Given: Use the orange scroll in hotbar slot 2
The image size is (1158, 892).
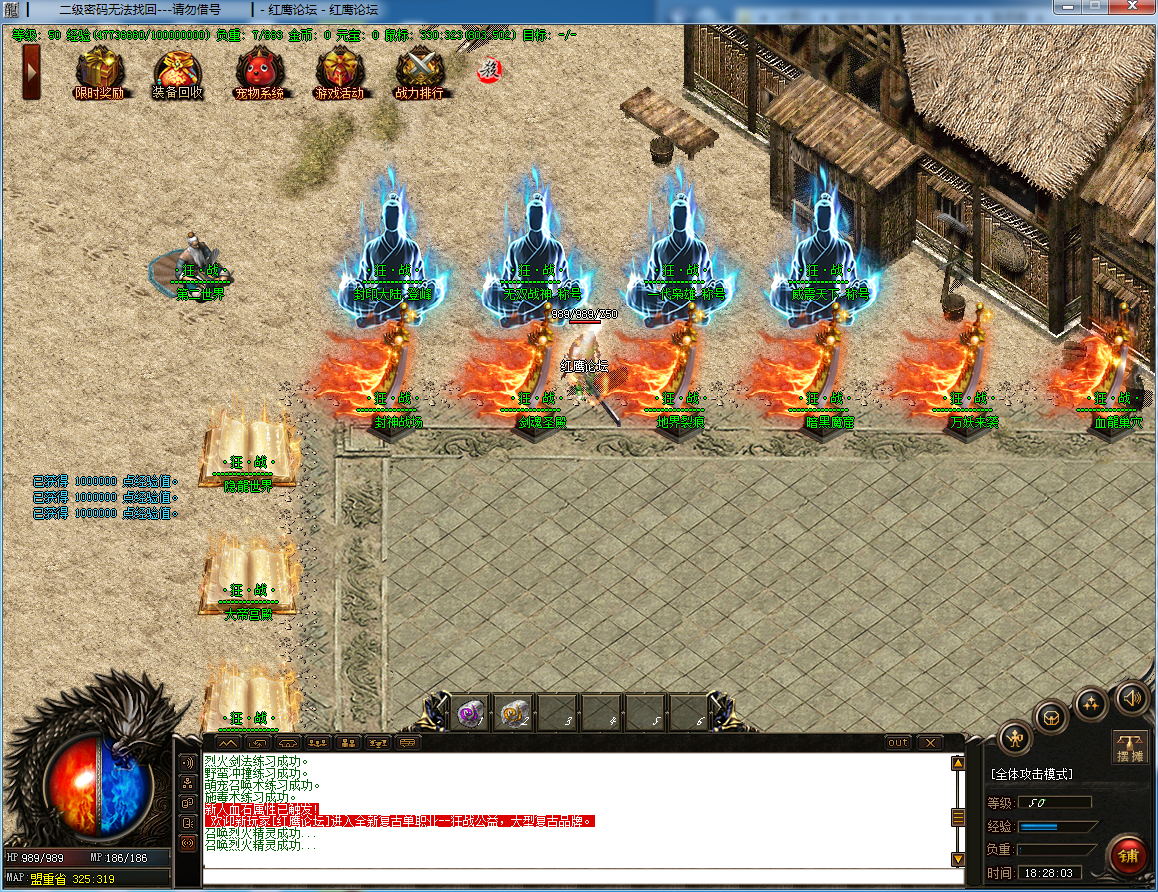Looking at the screenshot, I should (x=514, y=714).
